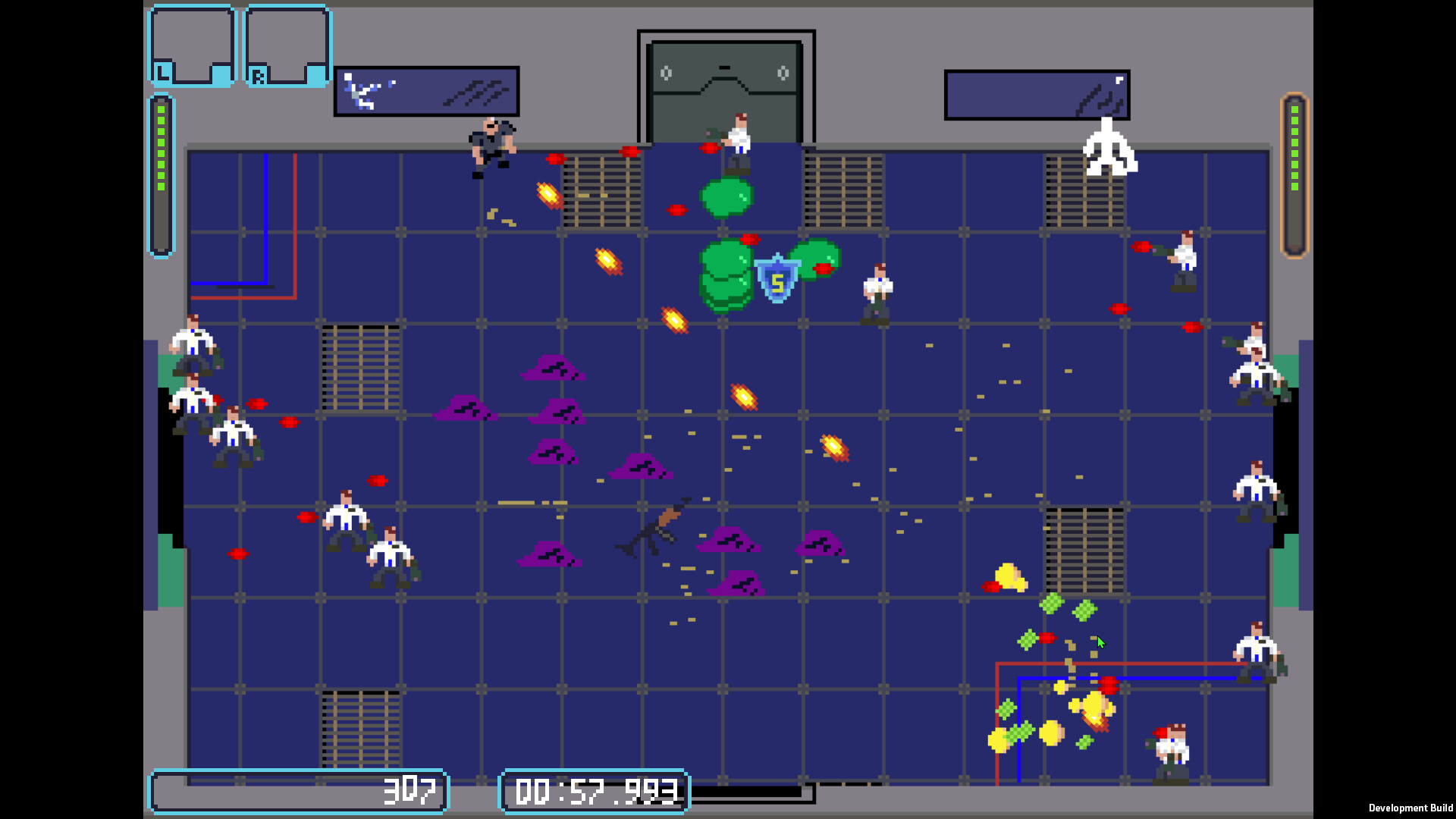Image resolution: width=1456 pixels, height=819 pixels.
Task: Click the cracked window panel top left
Action: [426, 91]
